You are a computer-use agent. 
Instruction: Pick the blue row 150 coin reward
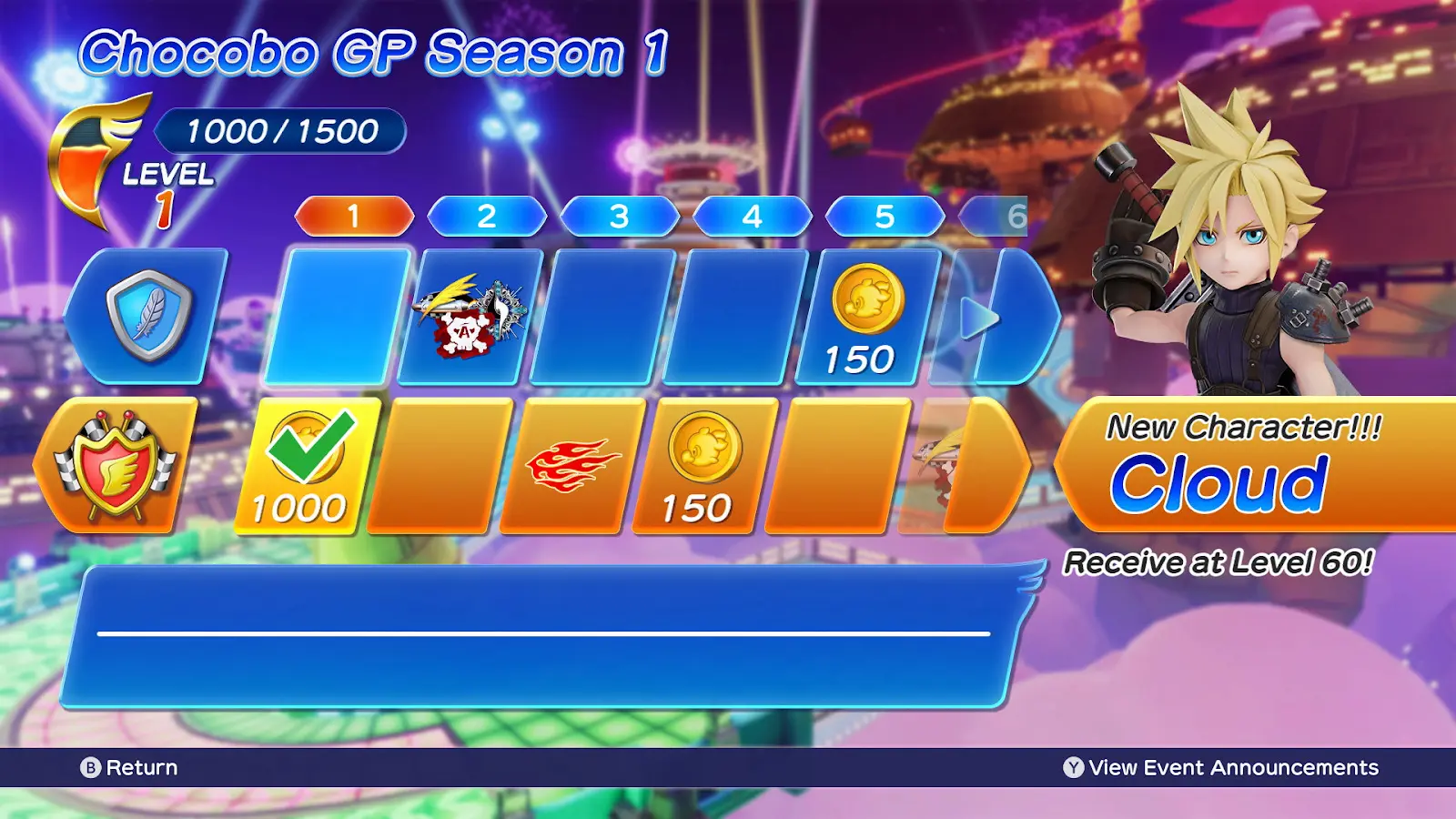(866, 317)
